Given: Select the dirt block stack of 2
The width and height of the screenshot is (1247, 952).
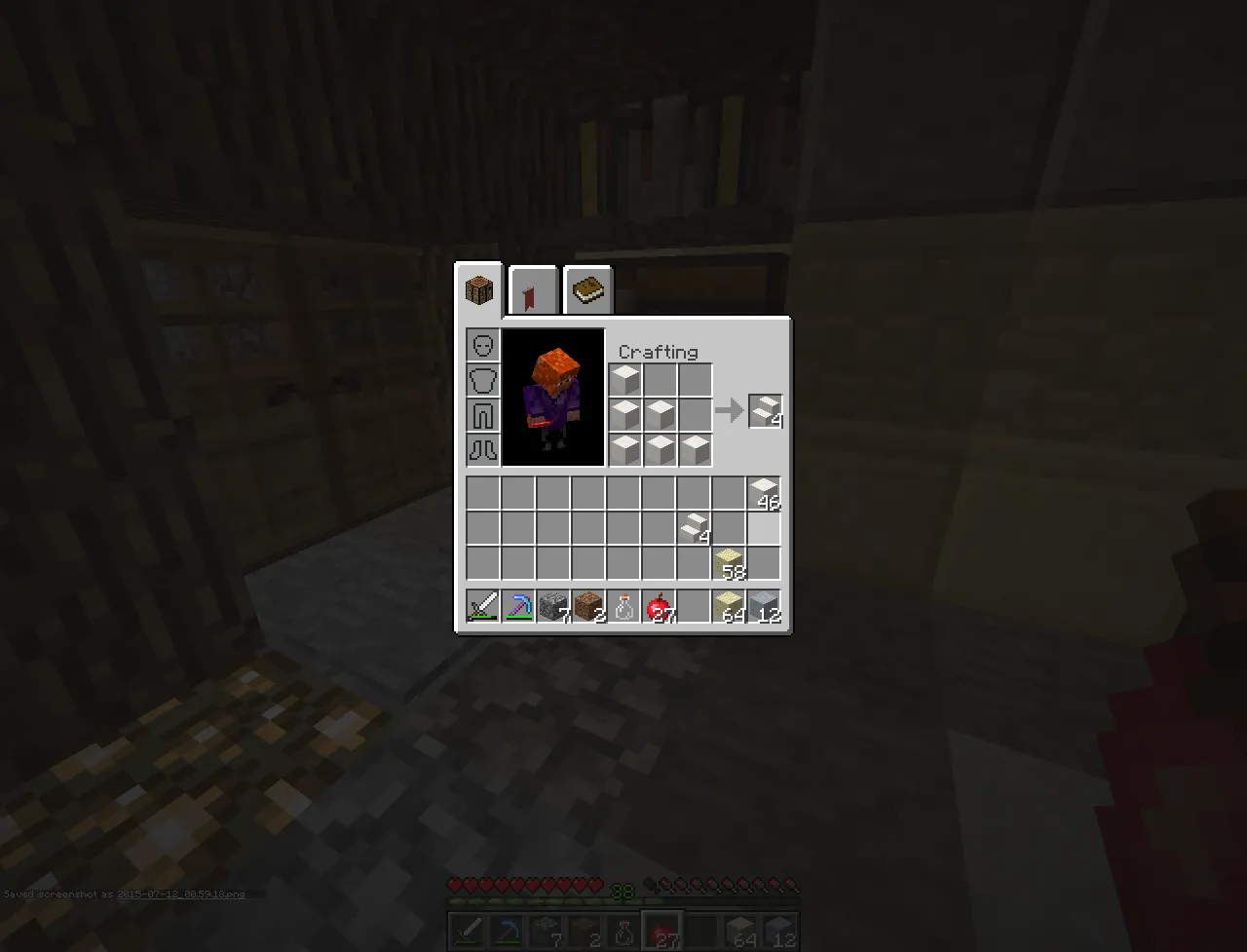Looking at the screenshot, I should pos(589,606).
